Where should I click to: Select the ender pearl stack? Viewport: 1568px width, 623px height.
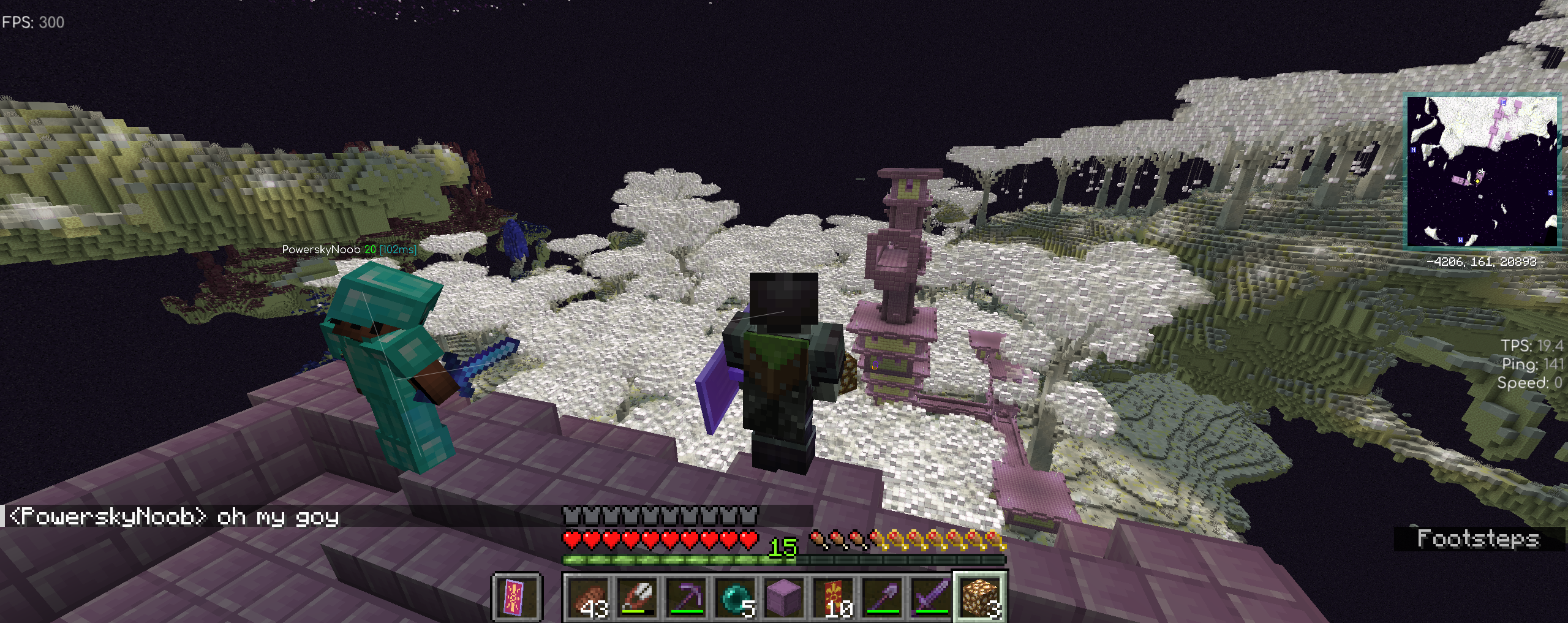[x=735, y=597]
